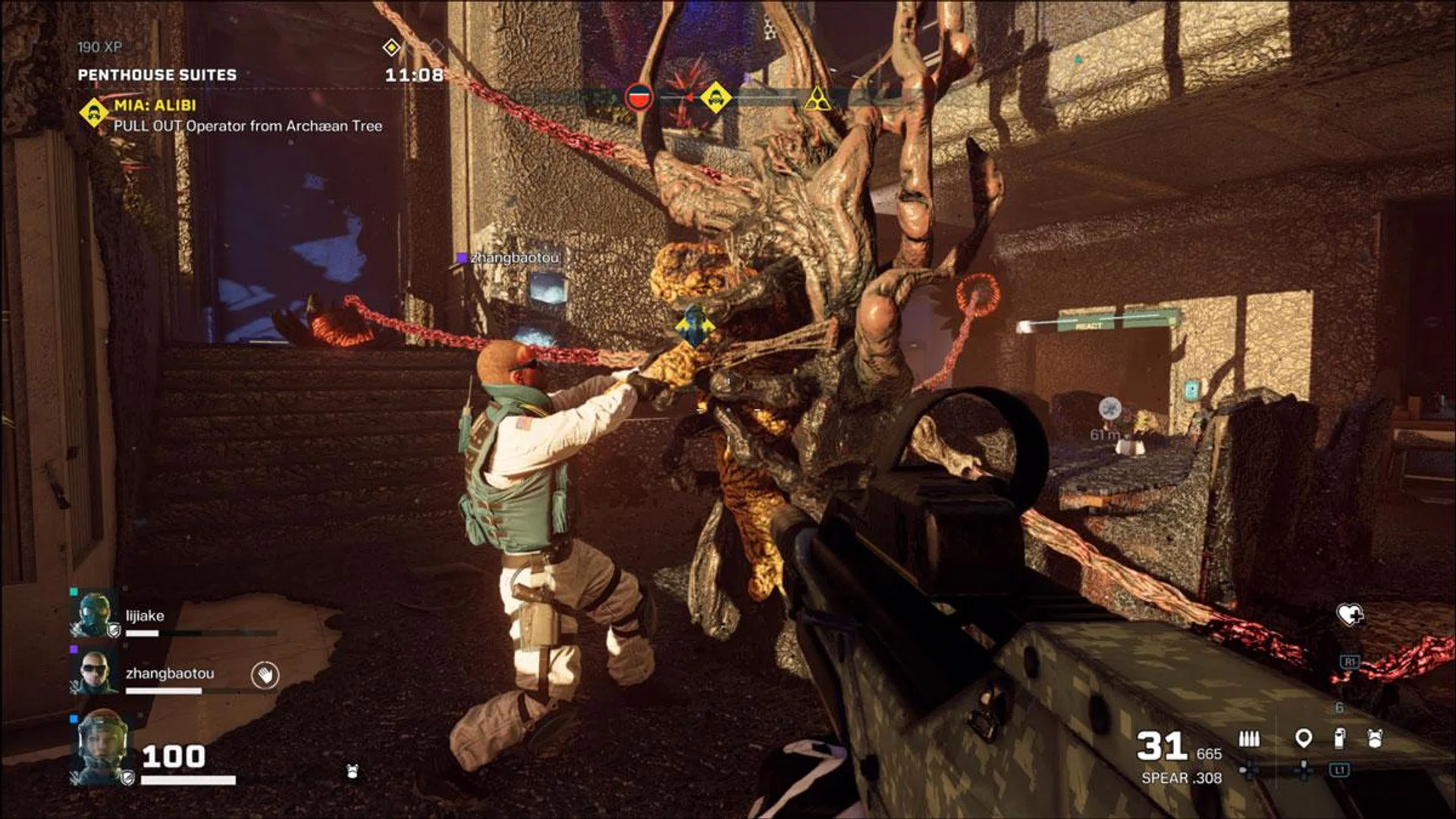The image size is (1456, 819).
Task: Select the armor kit icon labeled 6
Action: (1376, 737)
